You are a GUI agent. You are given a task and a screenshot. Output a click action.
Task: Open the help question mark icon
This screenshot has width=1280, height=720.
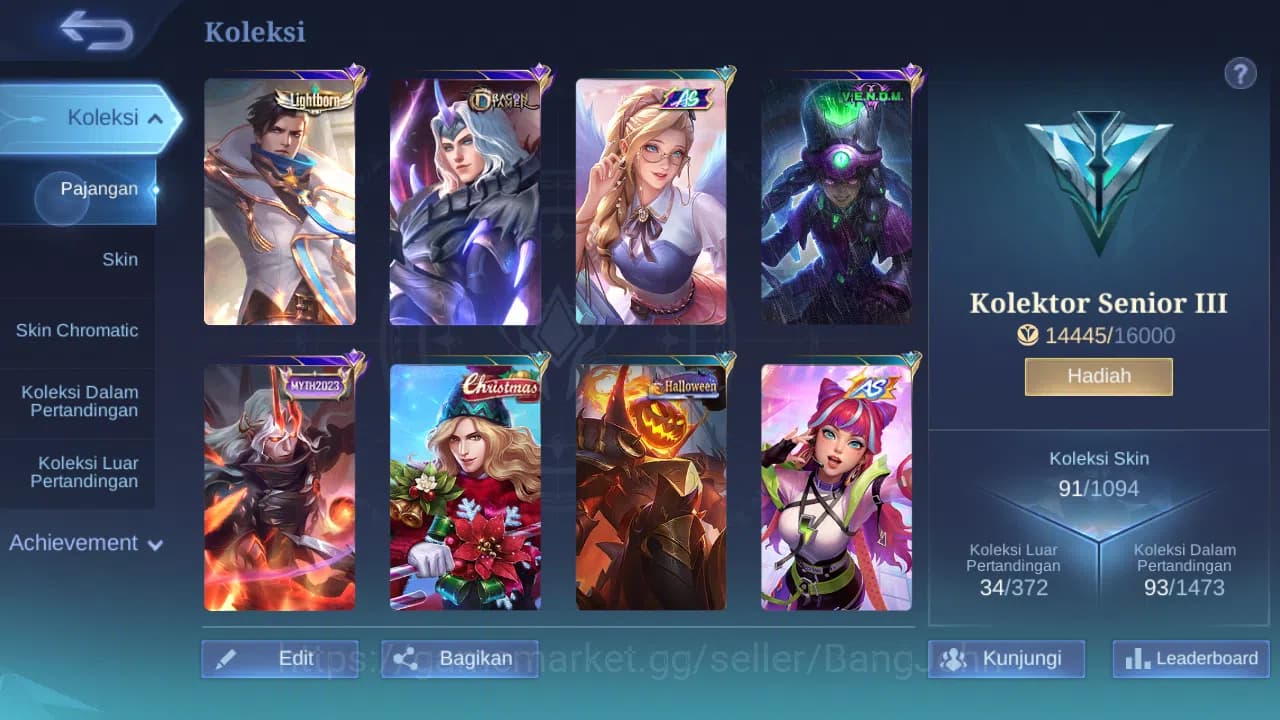[1241, 73]
